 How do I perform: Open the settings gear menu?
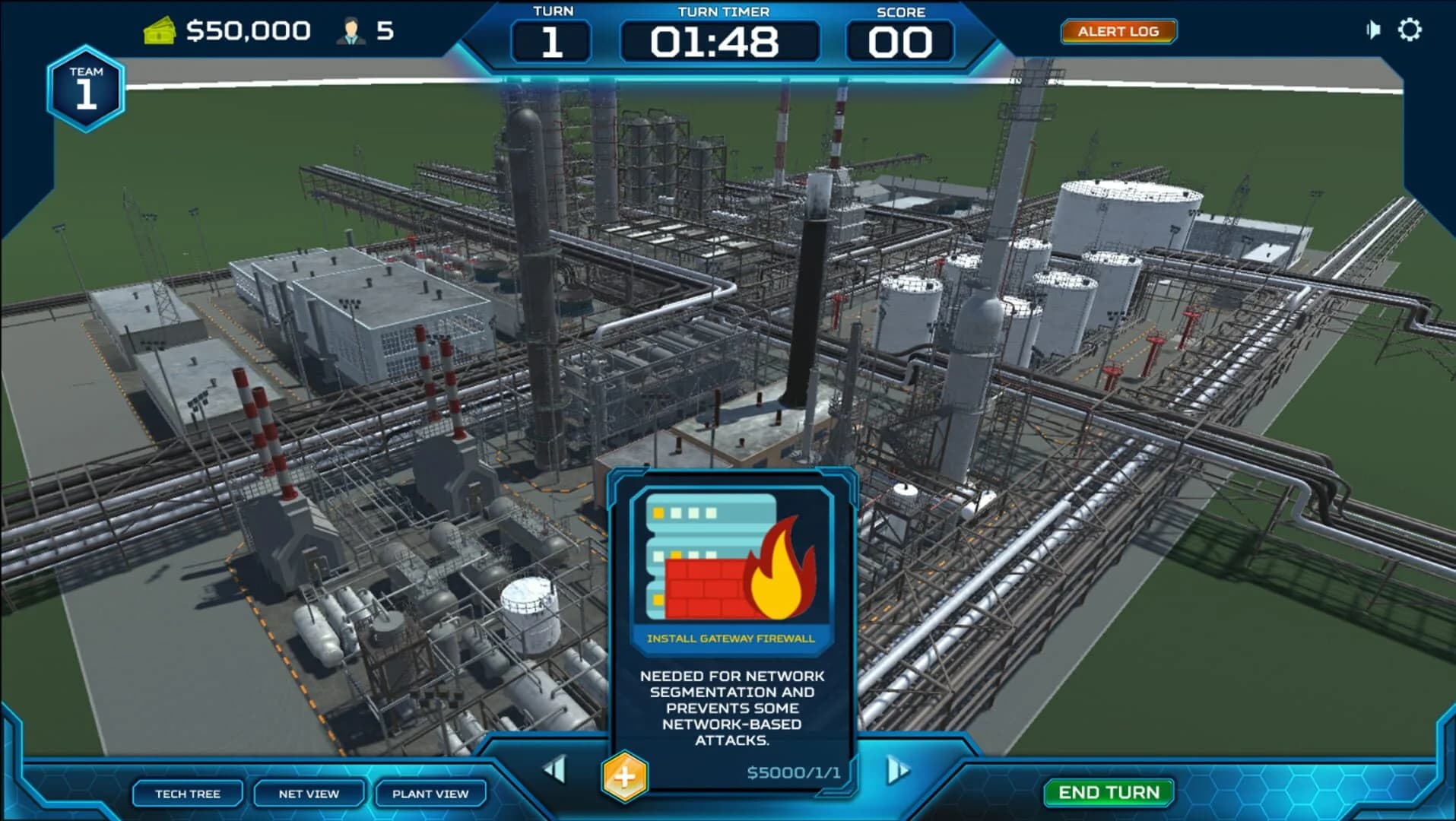pos(1412,30)
